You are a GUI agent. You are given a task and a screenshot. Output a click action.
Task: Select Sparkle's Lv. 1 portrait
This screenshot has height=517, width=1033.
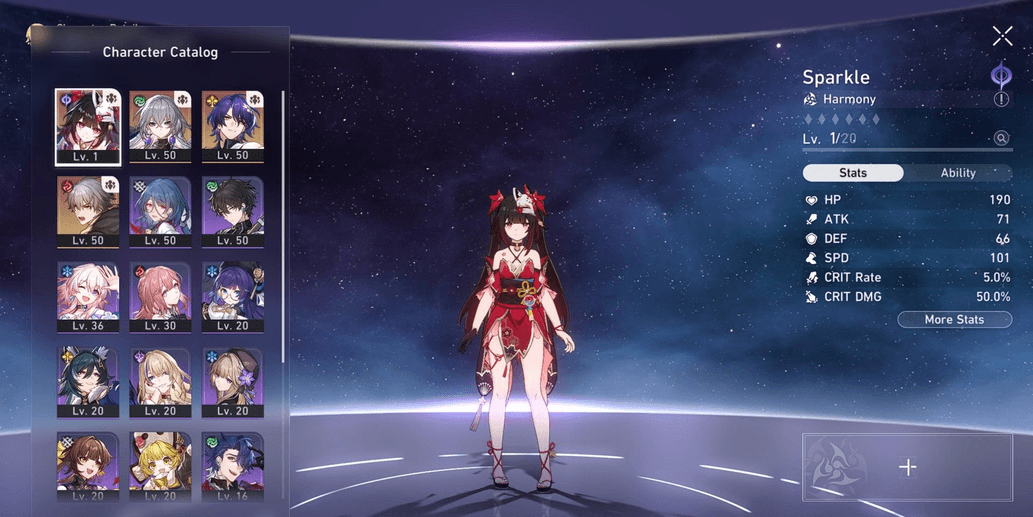point(88,127)
